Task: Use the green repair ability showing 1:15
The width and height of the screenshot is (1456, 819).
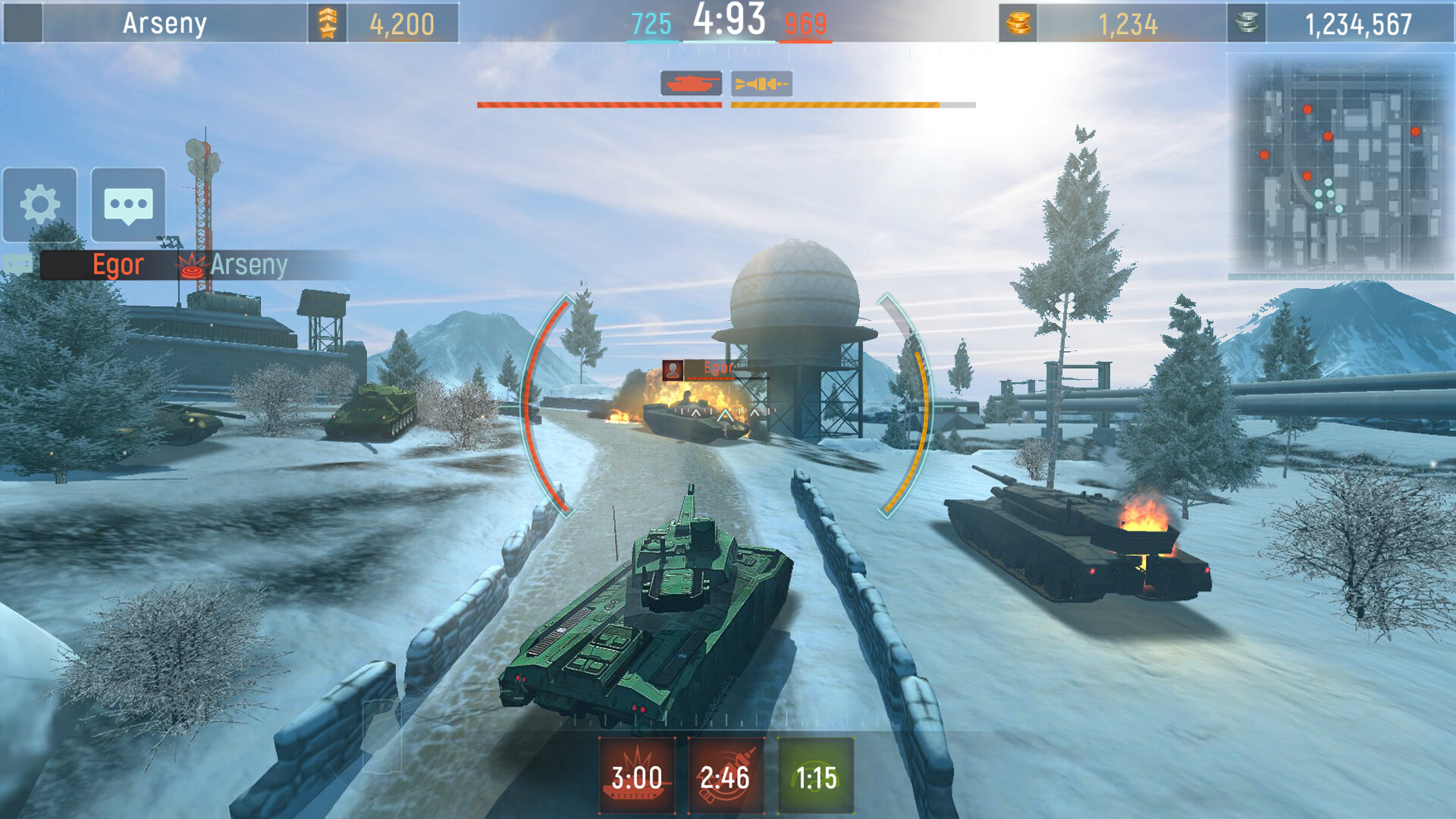Action: coord(817,775)
